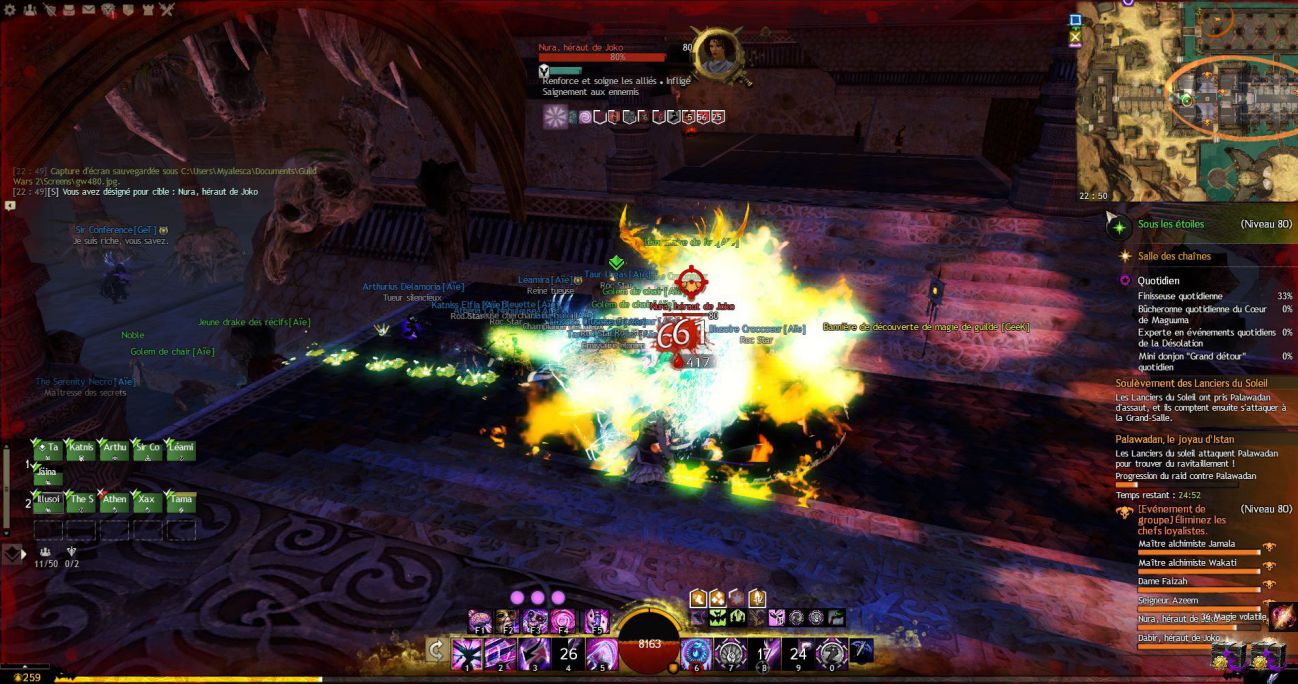Image resolution: width=1298 pixels, height=684 pixels.
Task: Open the inventory bag icon
Action: [69, 10]
